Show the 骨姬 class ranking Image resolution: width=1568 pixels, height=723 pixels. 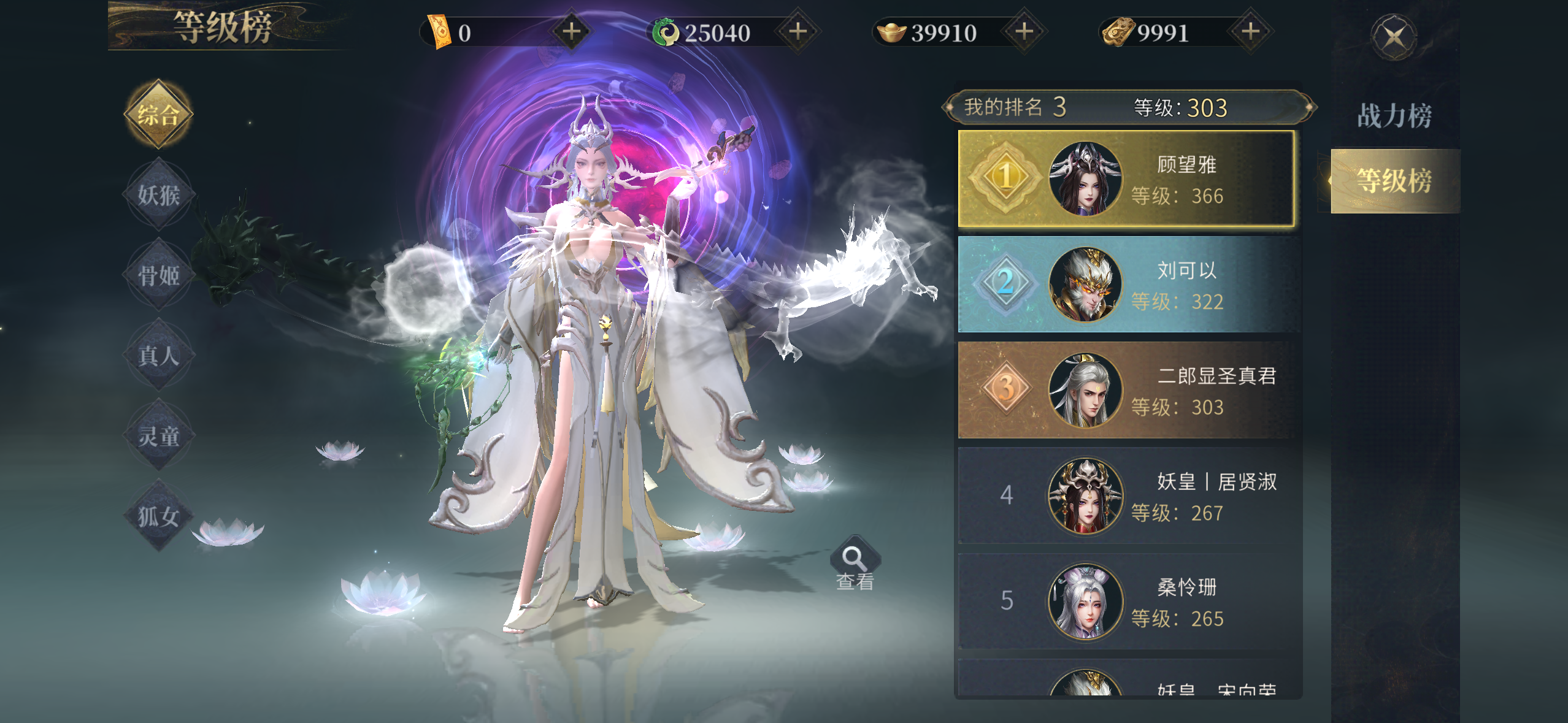pyautogui.click(x=158, y=275)
